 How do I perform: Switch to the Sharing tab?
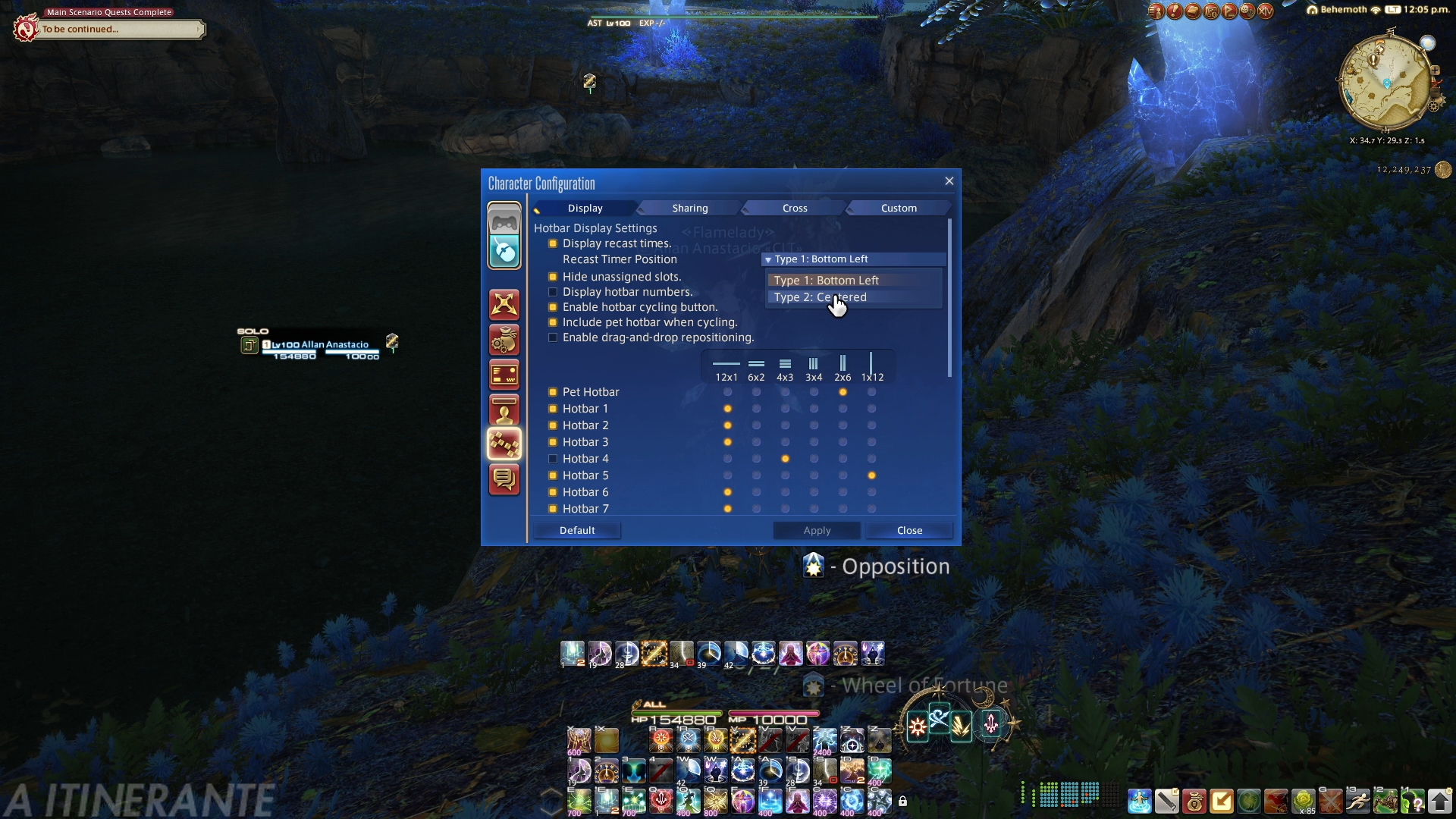point(689,208)
